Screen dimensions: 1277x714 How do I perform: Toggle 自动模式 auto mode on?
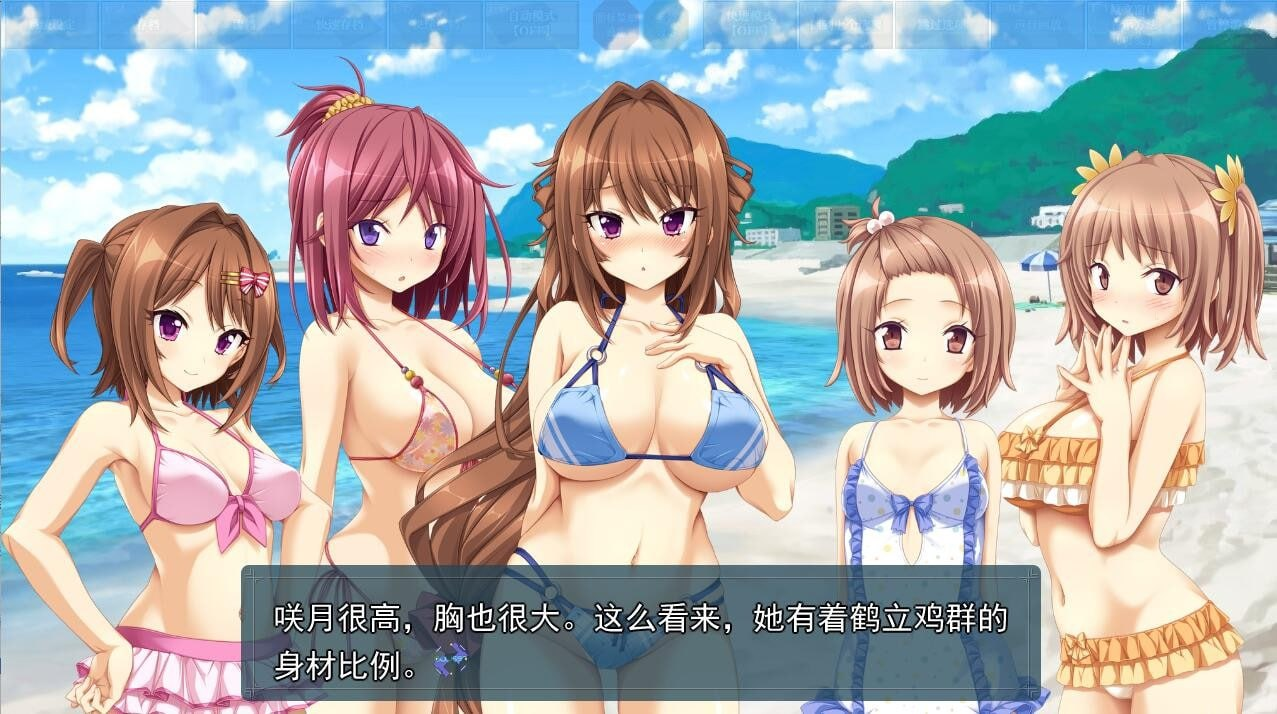[x=531, y=24]
